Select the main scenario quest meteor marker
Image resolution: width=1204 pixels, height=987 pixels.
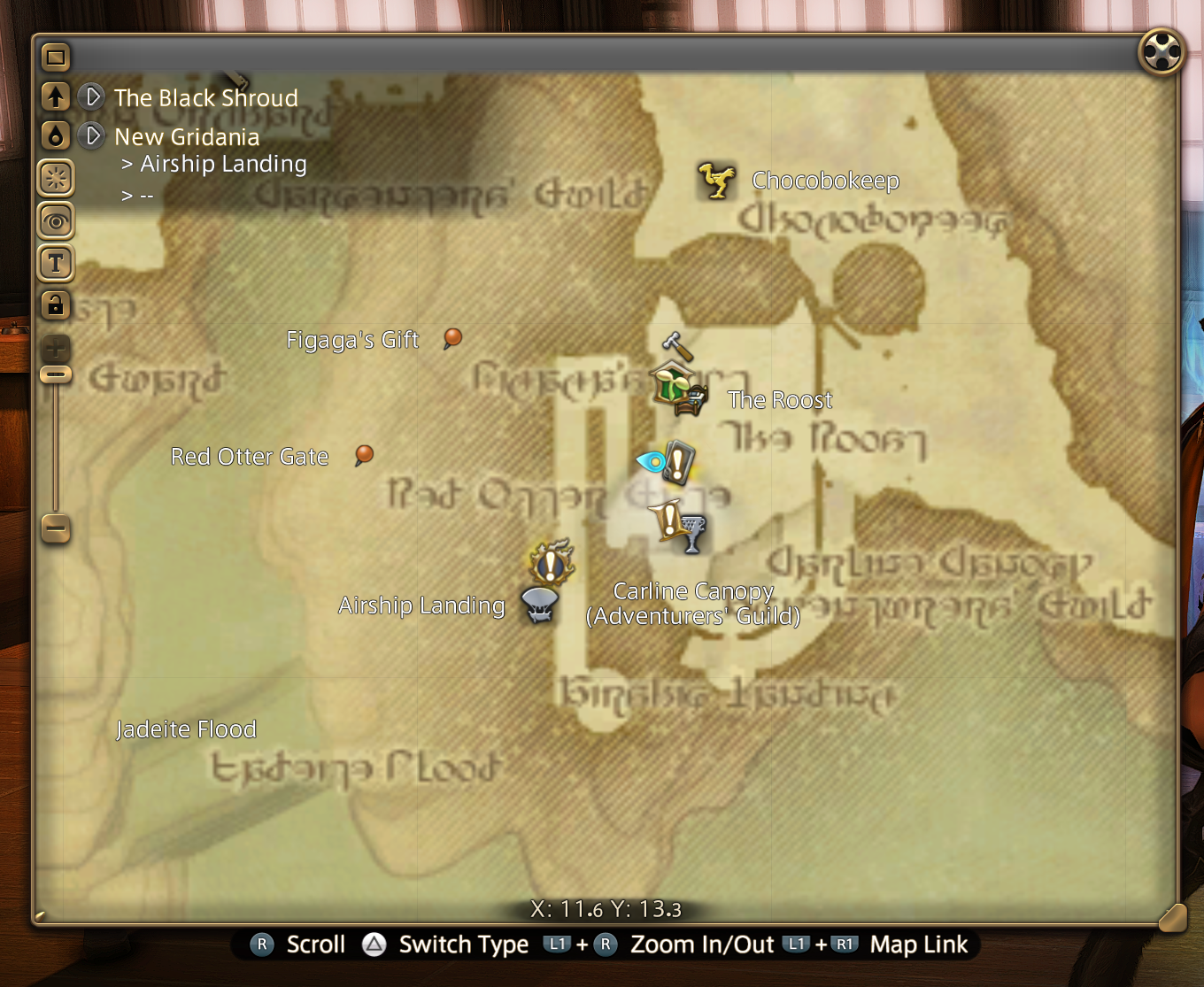pyautogui.click(x=551, y=561)
